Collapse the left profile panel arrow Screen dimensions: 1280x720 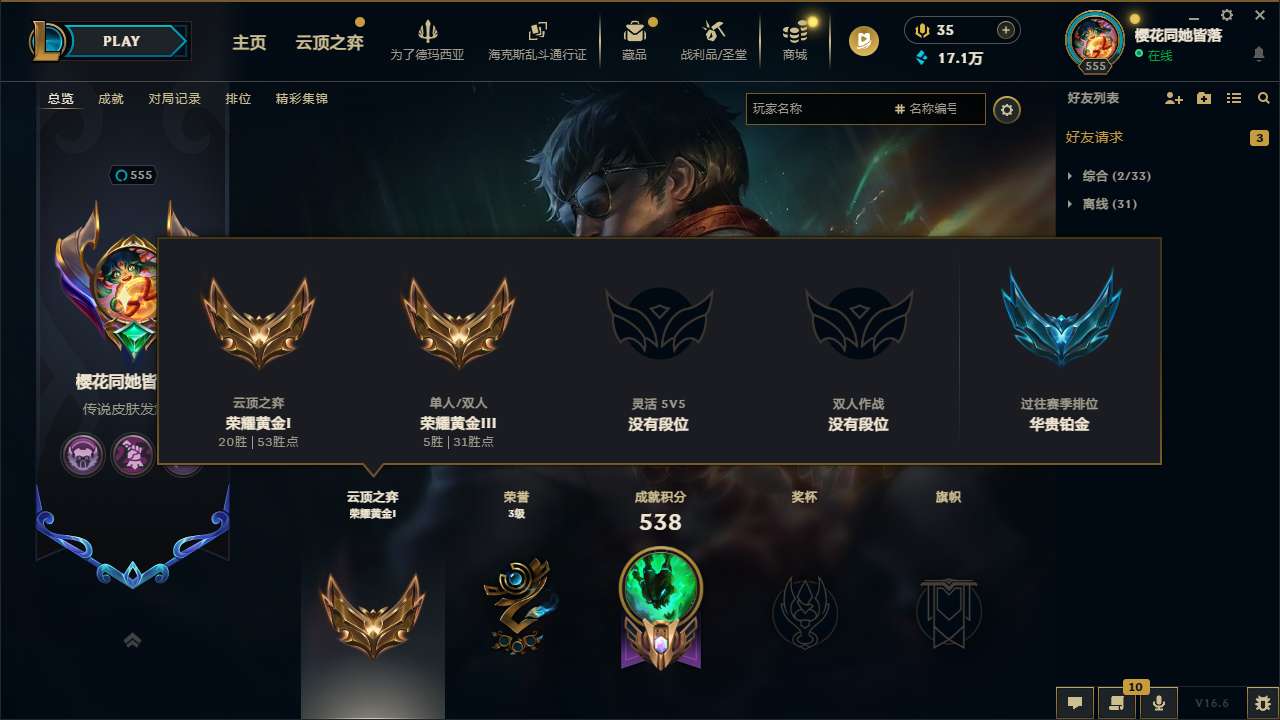[132, 639]
